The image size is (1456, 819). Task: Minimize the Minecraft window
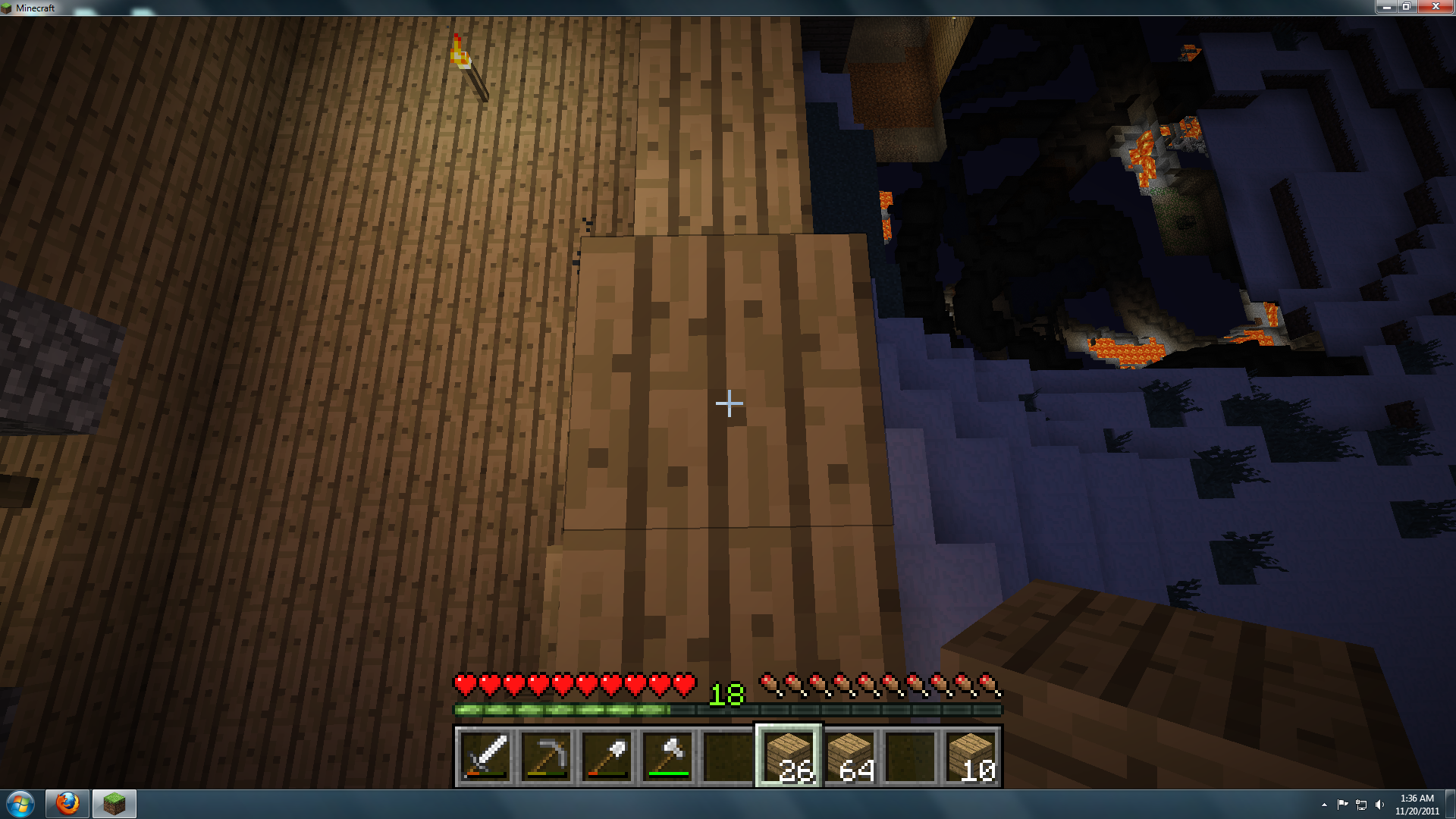tap(1386, 7)
